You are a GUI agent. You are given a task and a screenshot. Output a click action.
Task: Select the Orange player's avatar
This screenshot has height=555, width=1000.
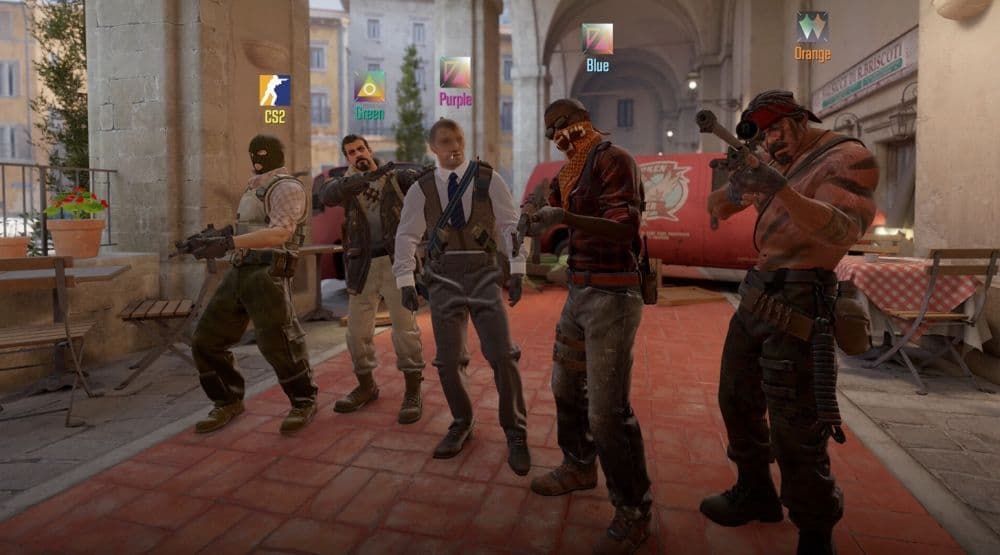coord(812,27)
